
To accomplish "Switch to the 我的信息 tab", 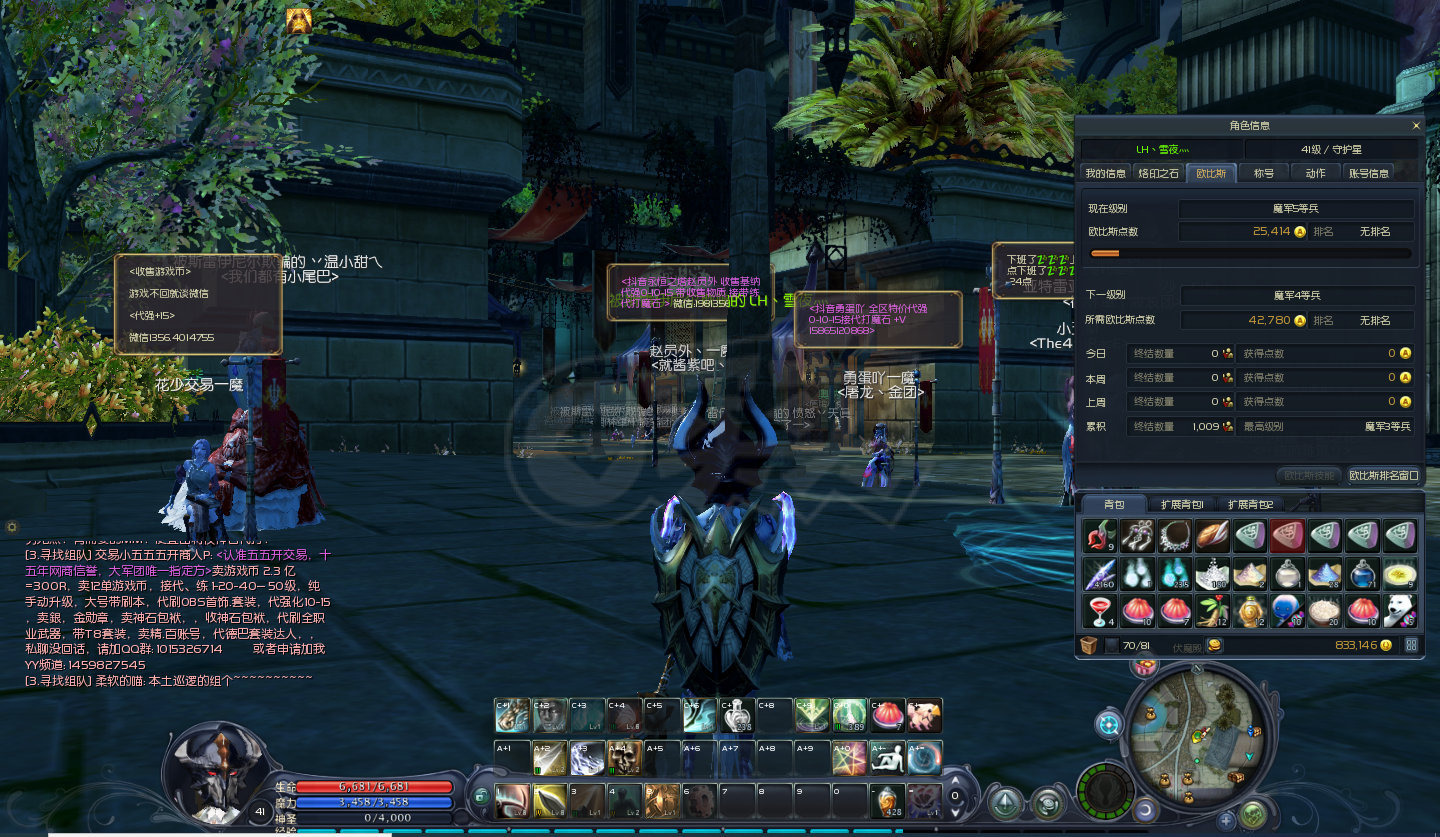I will coord(1106,173).
